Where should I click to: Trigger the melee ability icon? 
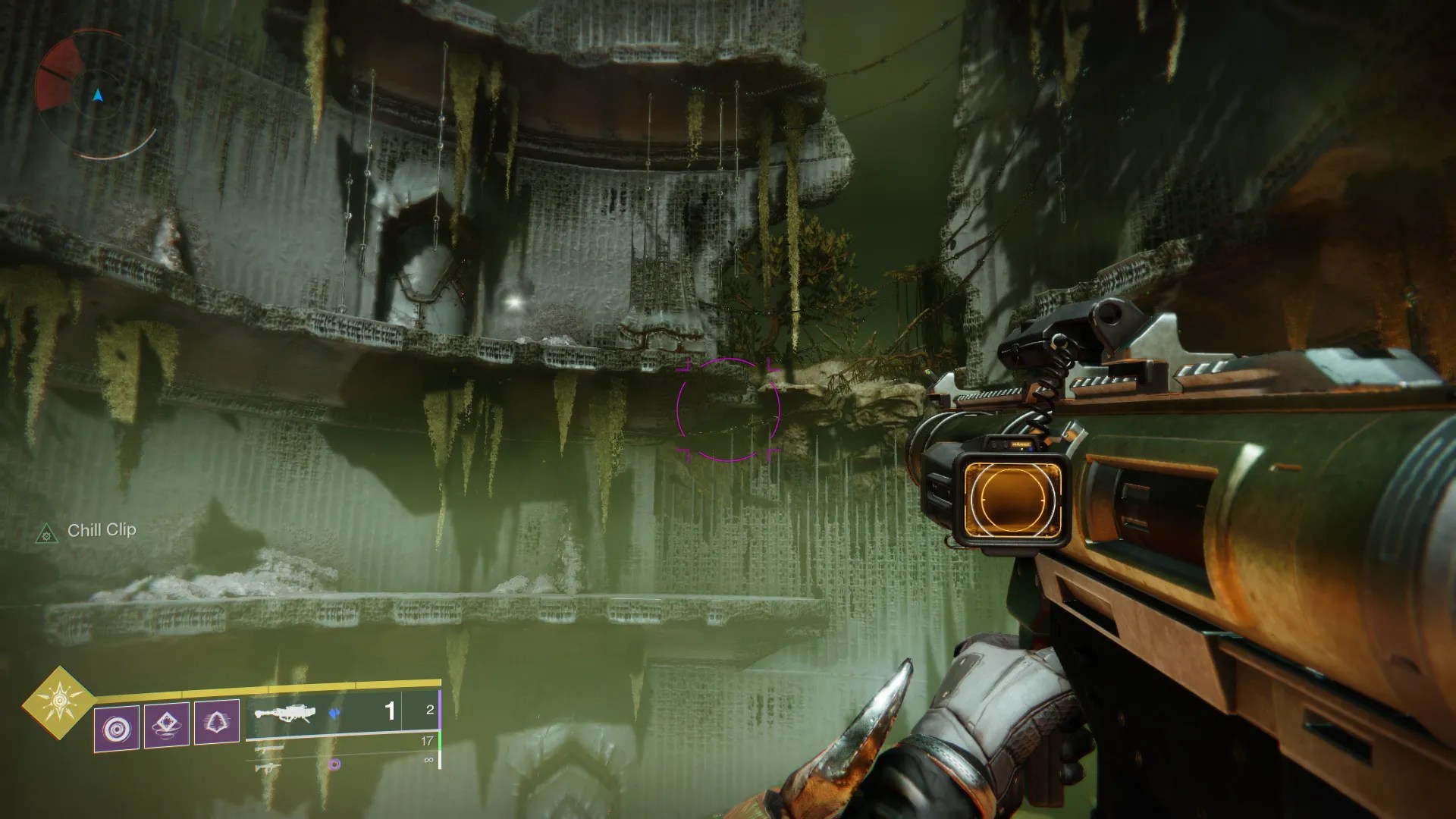(x=167, y=724)
